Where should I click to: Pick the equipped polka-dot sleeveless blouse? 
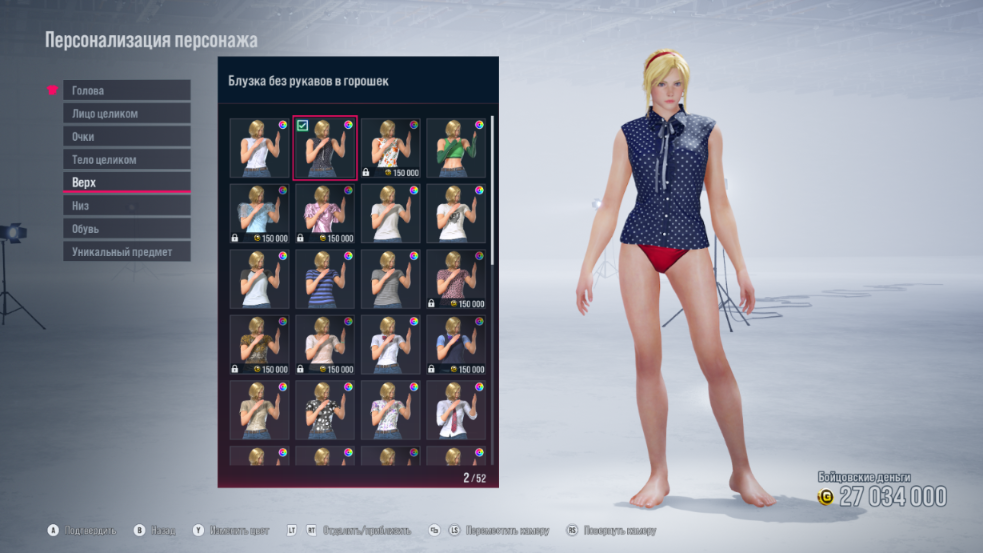(324, 148)
